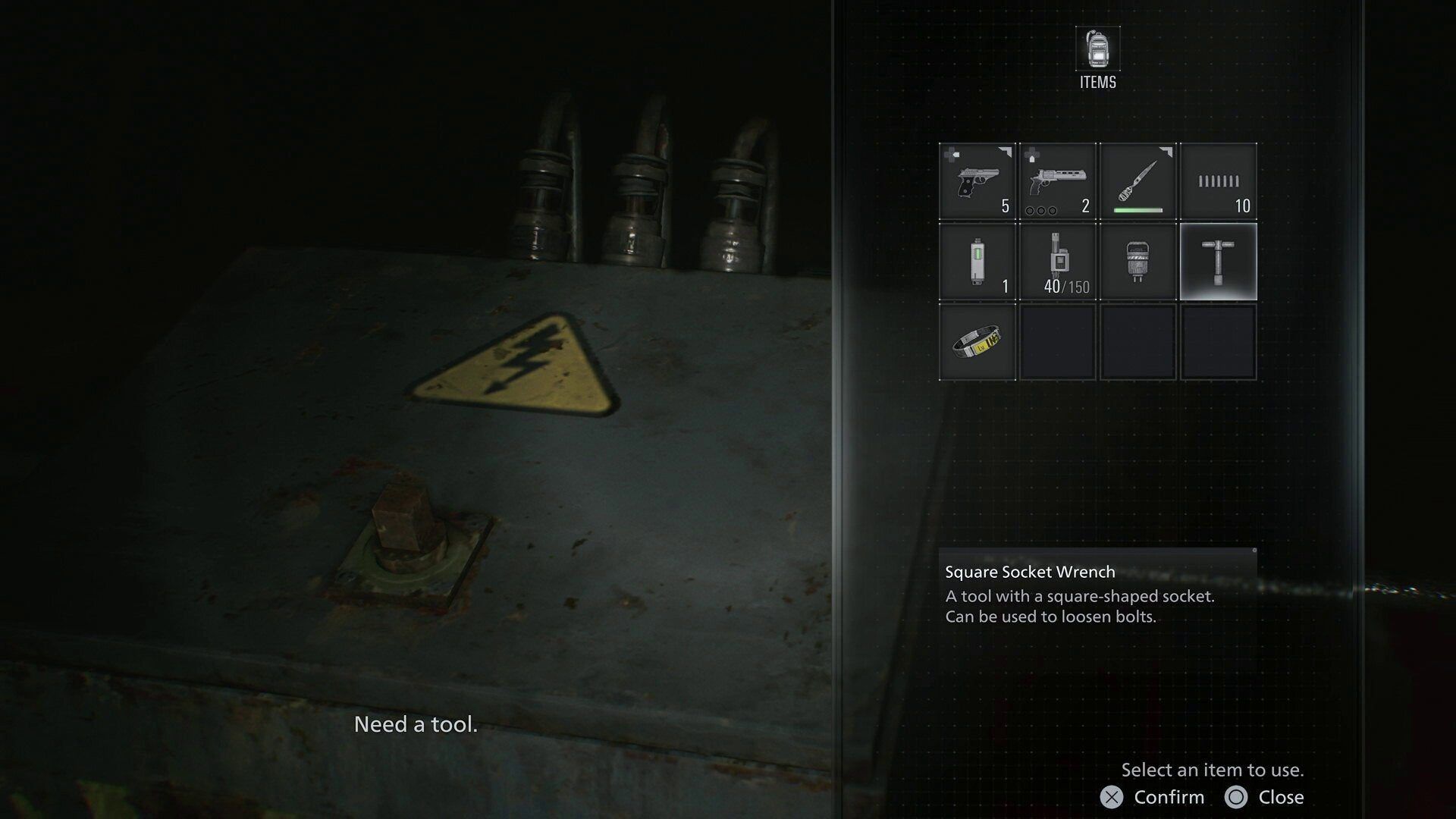Screen dimensions: 1456x819
Task: Select the combat knife slot
Action: (x=1137, y=182)
